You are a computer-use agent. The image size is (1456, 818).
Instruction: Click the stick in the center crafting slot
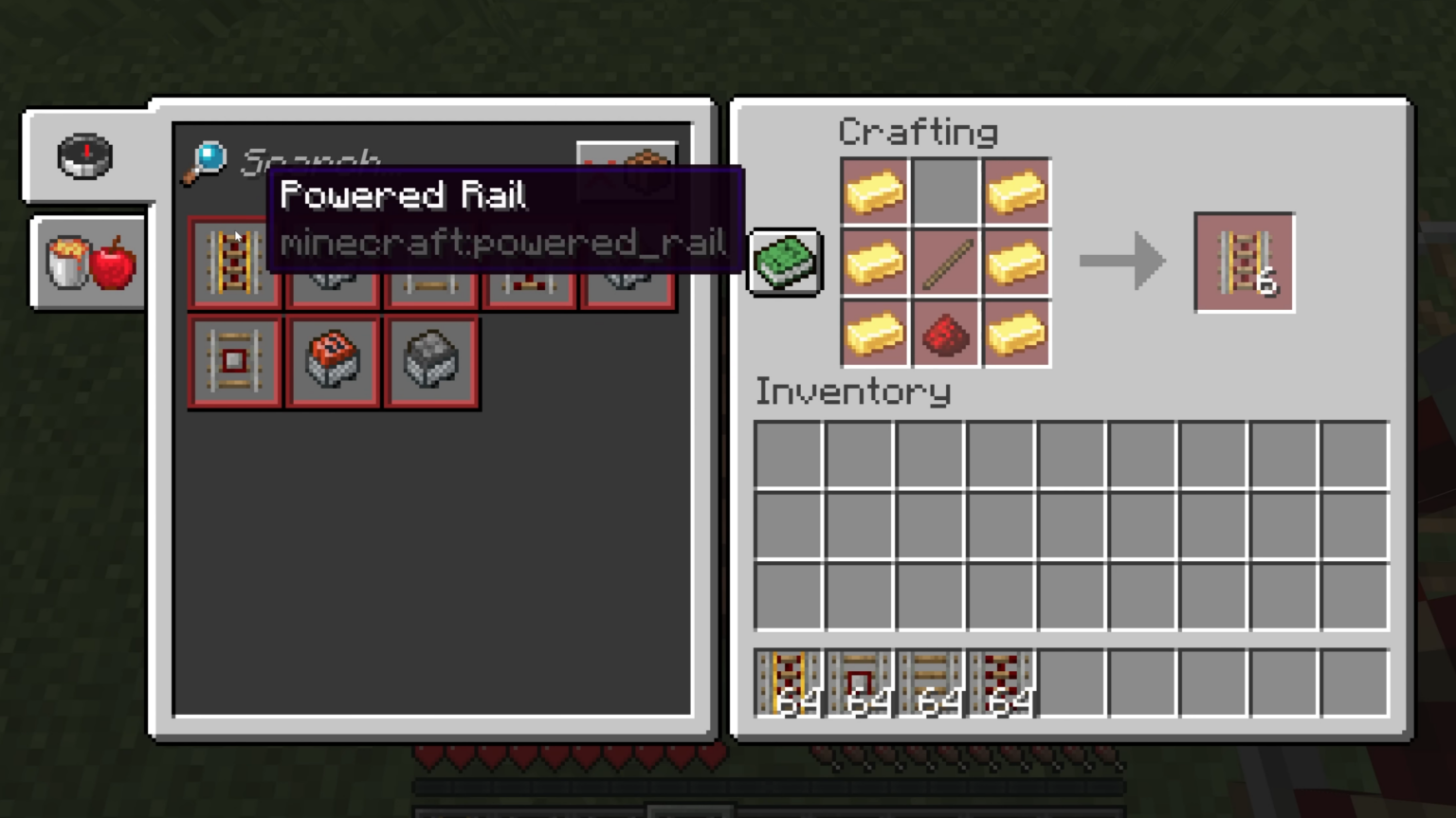point(945,263)
